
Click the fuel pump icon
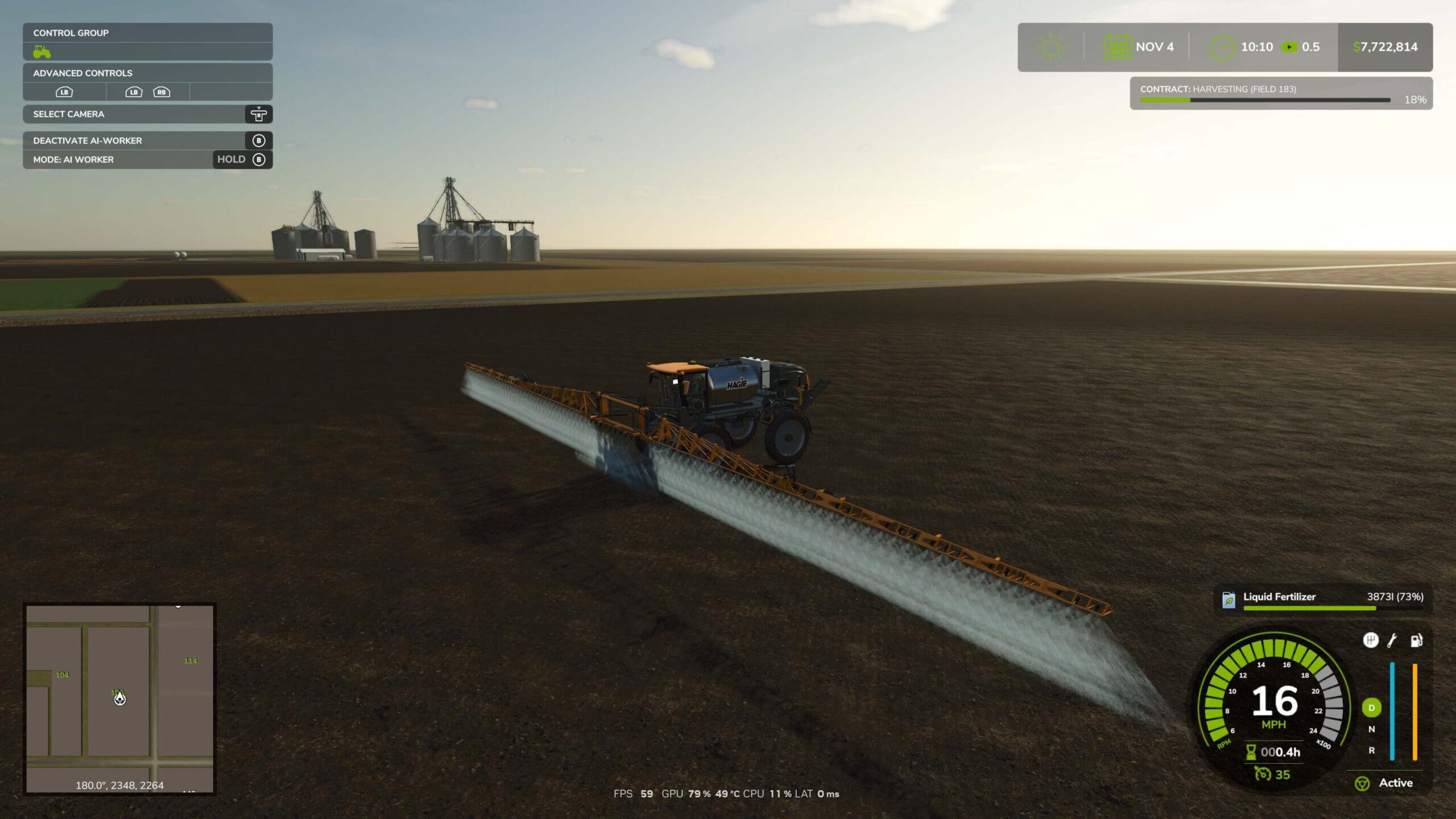(x=1416, y=640)
